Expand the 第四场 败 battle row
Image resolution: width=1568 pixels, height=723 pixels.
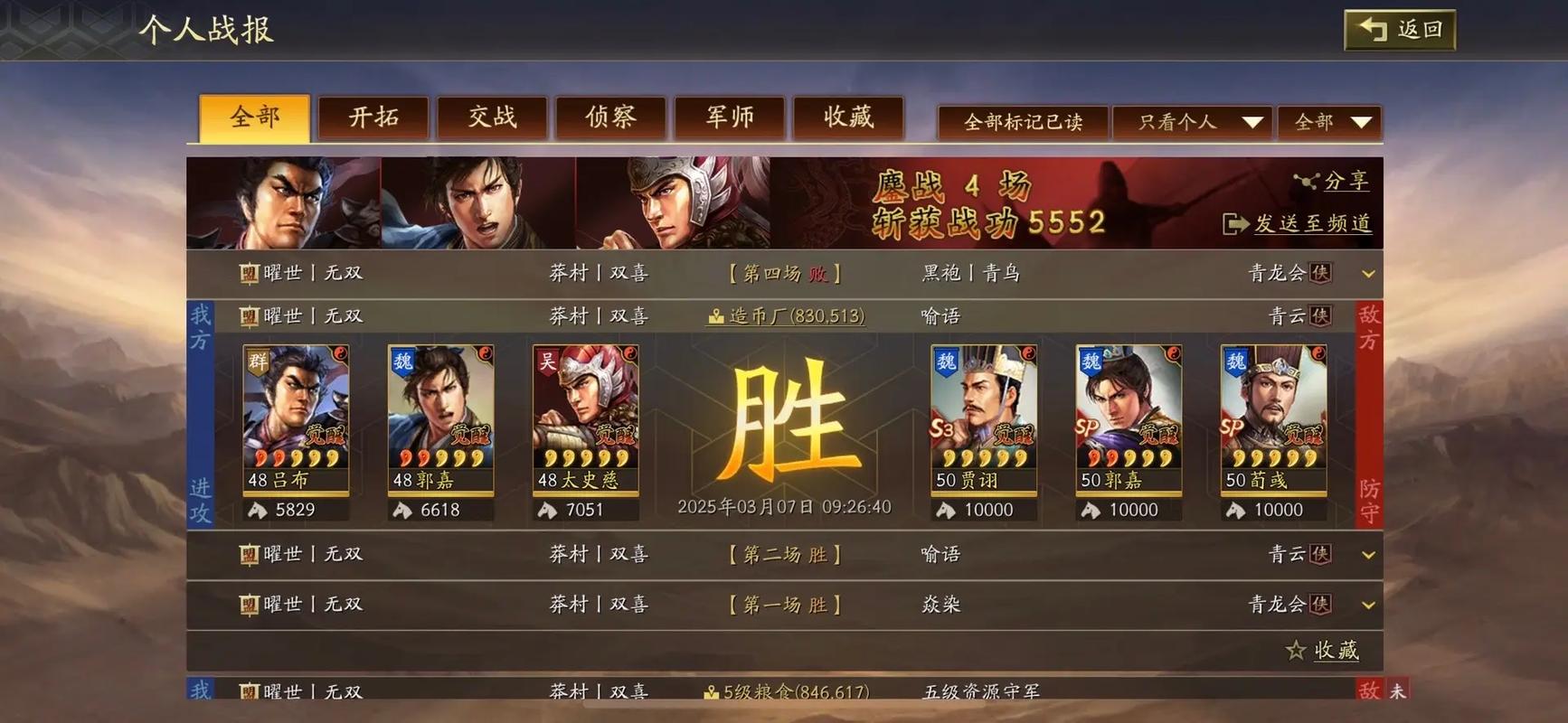(1367, 273)
